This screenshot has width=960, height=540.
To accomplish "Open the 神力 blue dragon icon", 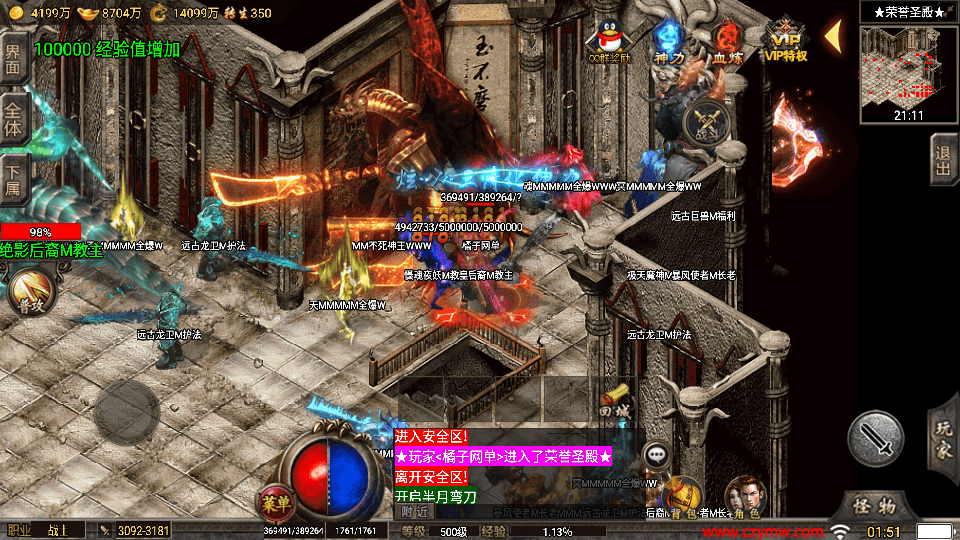I will coord(667,39).
